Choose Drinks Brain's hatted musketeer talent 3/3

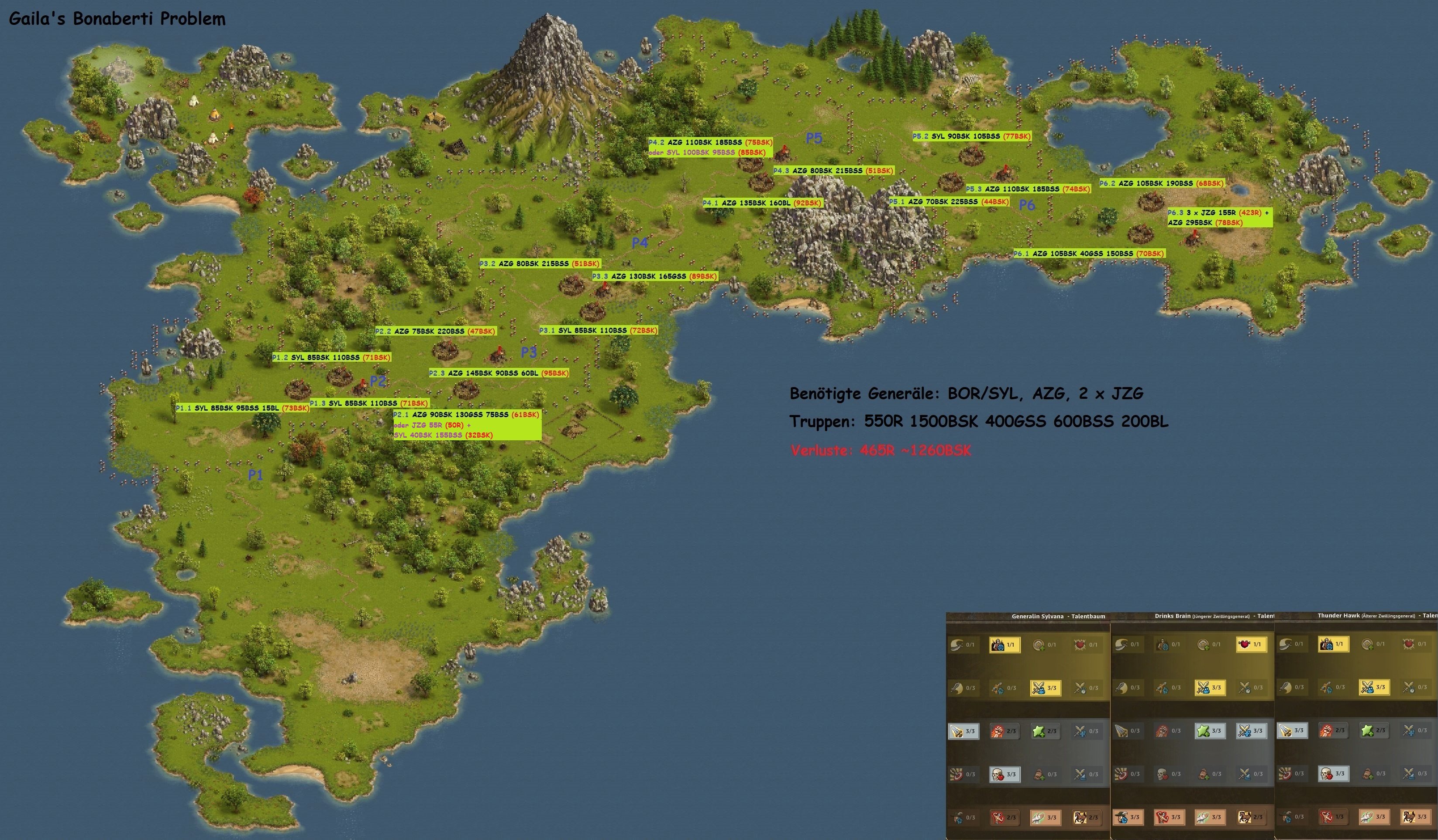click(x=1128, y=817)
